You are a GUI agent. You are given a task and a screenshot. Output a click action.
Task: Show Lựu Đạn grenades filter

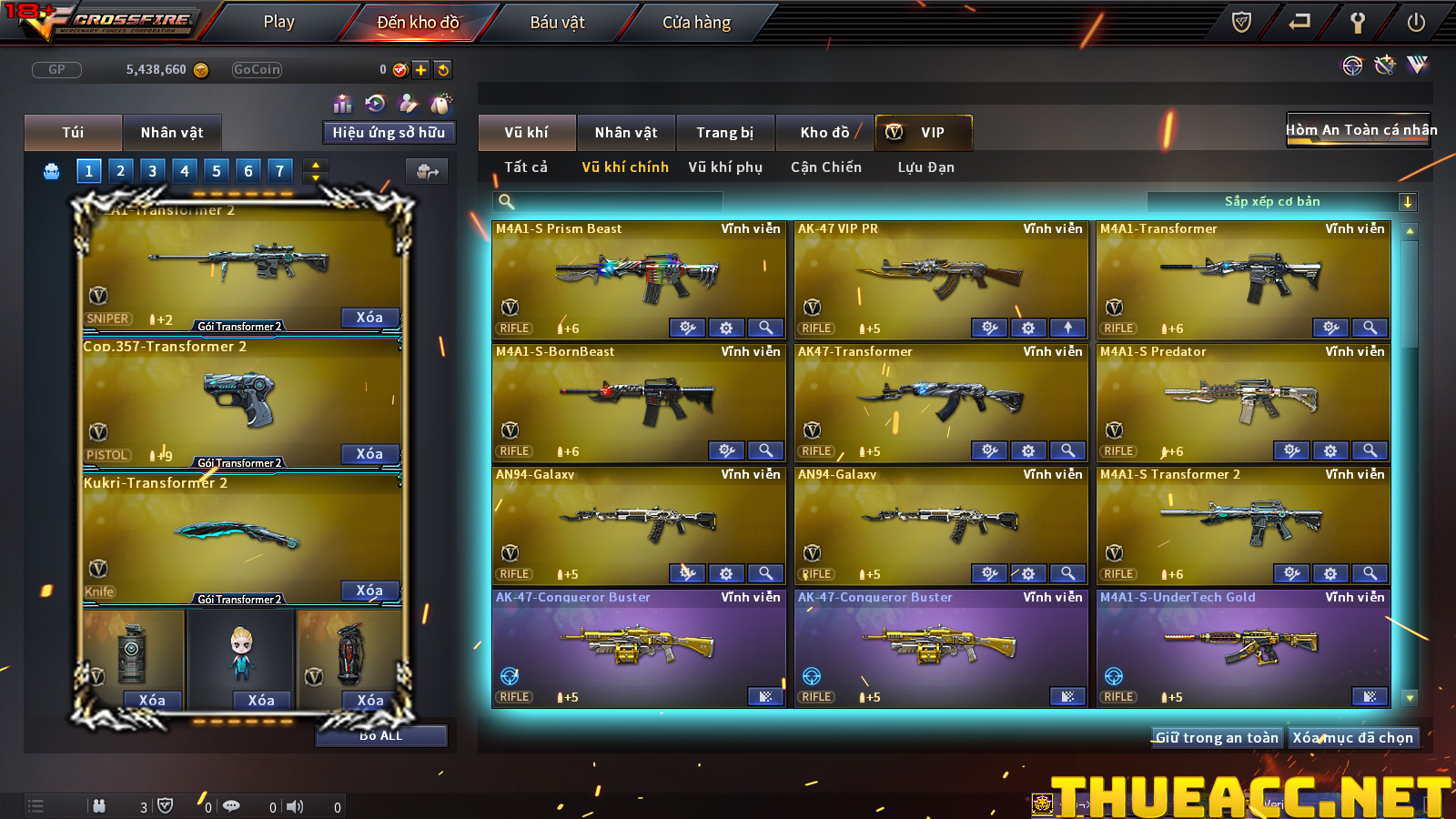click(x=925, y=167)
